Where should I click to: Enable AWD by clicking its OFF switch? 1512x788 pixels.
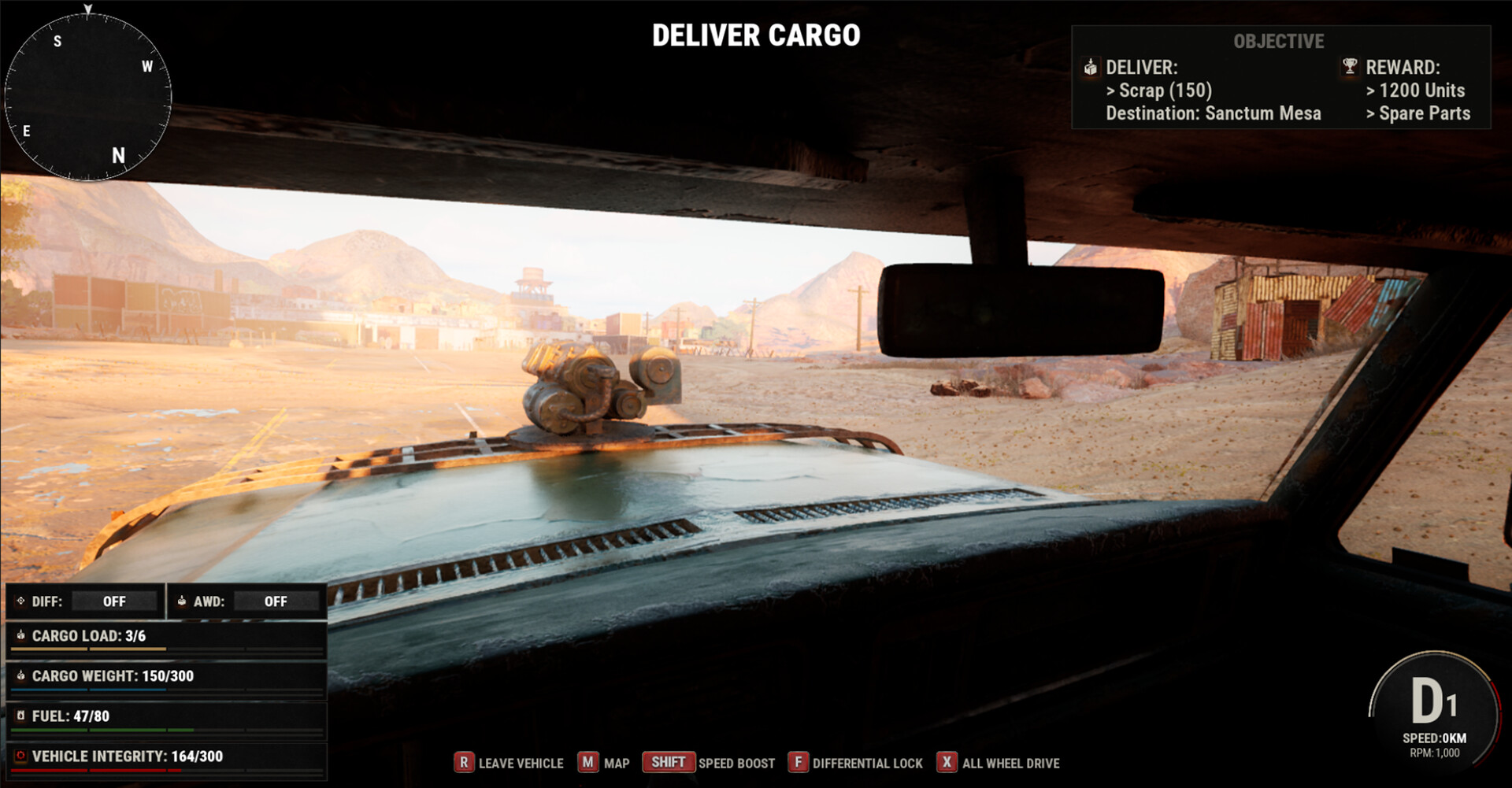pos(276,601)
